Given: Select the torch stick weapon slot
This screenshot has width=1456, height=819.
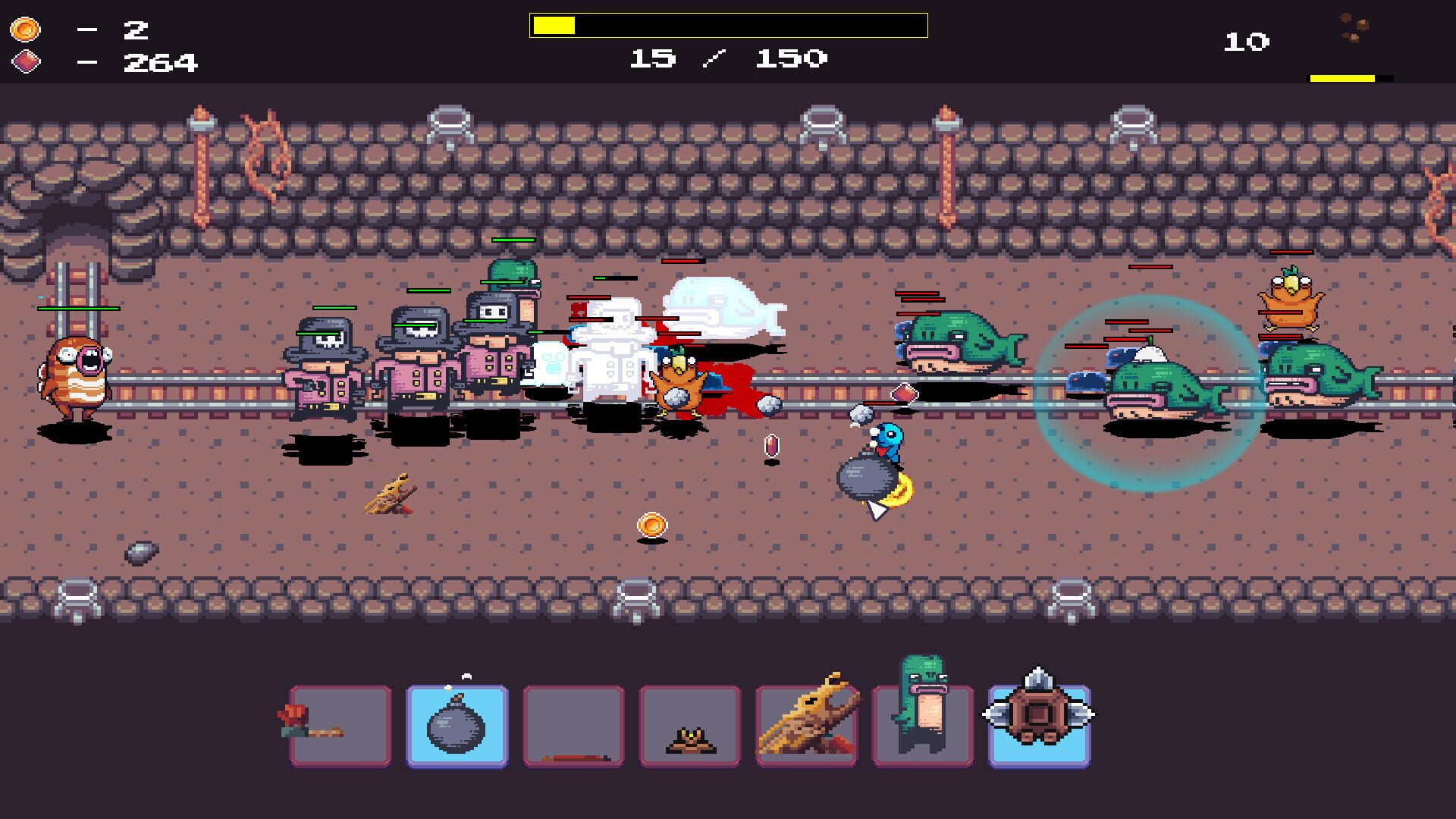Looking at the screenshot, I should click(340, 724).
